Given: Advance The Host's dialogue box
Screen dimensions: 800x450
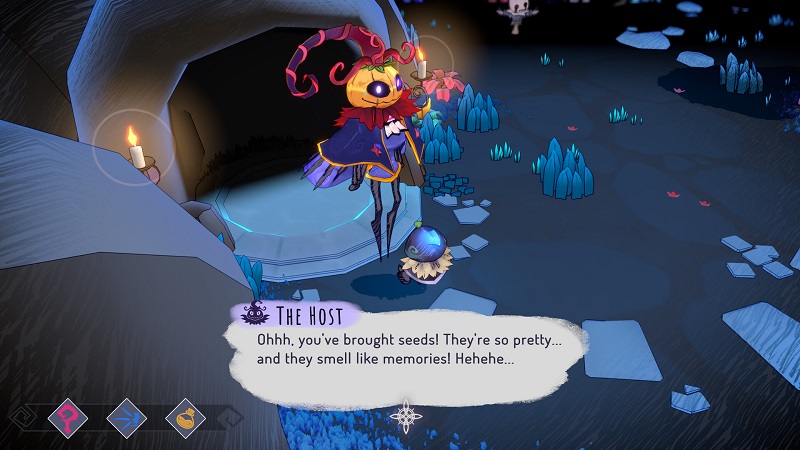Looking at the screenshot, I should (400, 355).
